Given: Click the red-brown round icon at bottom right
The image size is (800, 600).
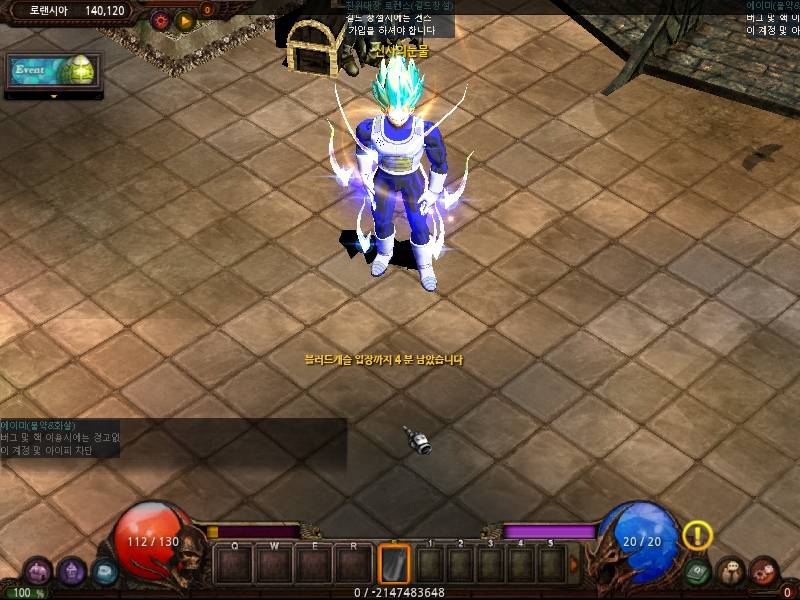Looking at the screenshot, I should [765, 572].
